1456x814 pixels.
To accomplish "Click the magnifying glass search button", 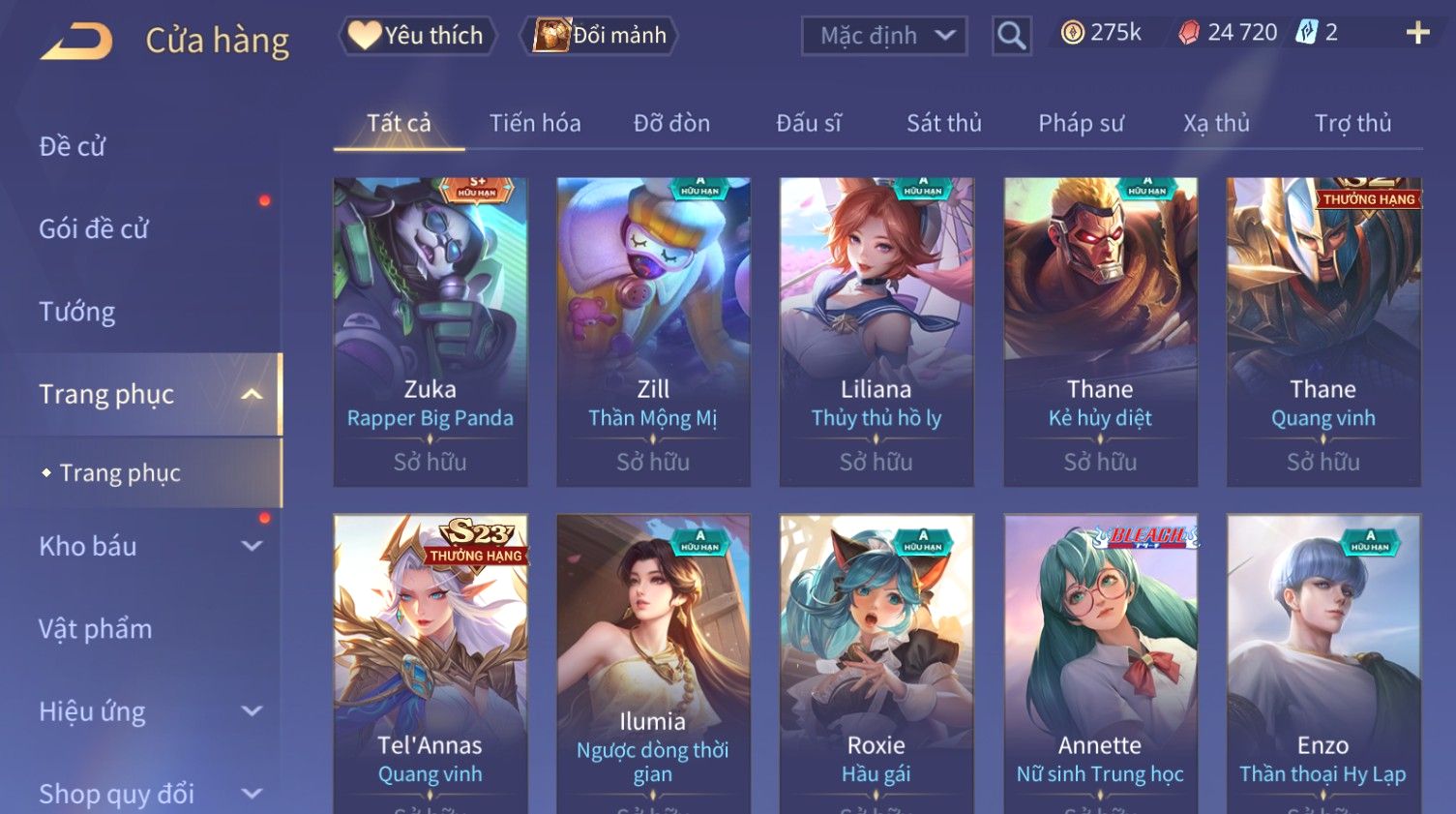I will pos(1011,36).
